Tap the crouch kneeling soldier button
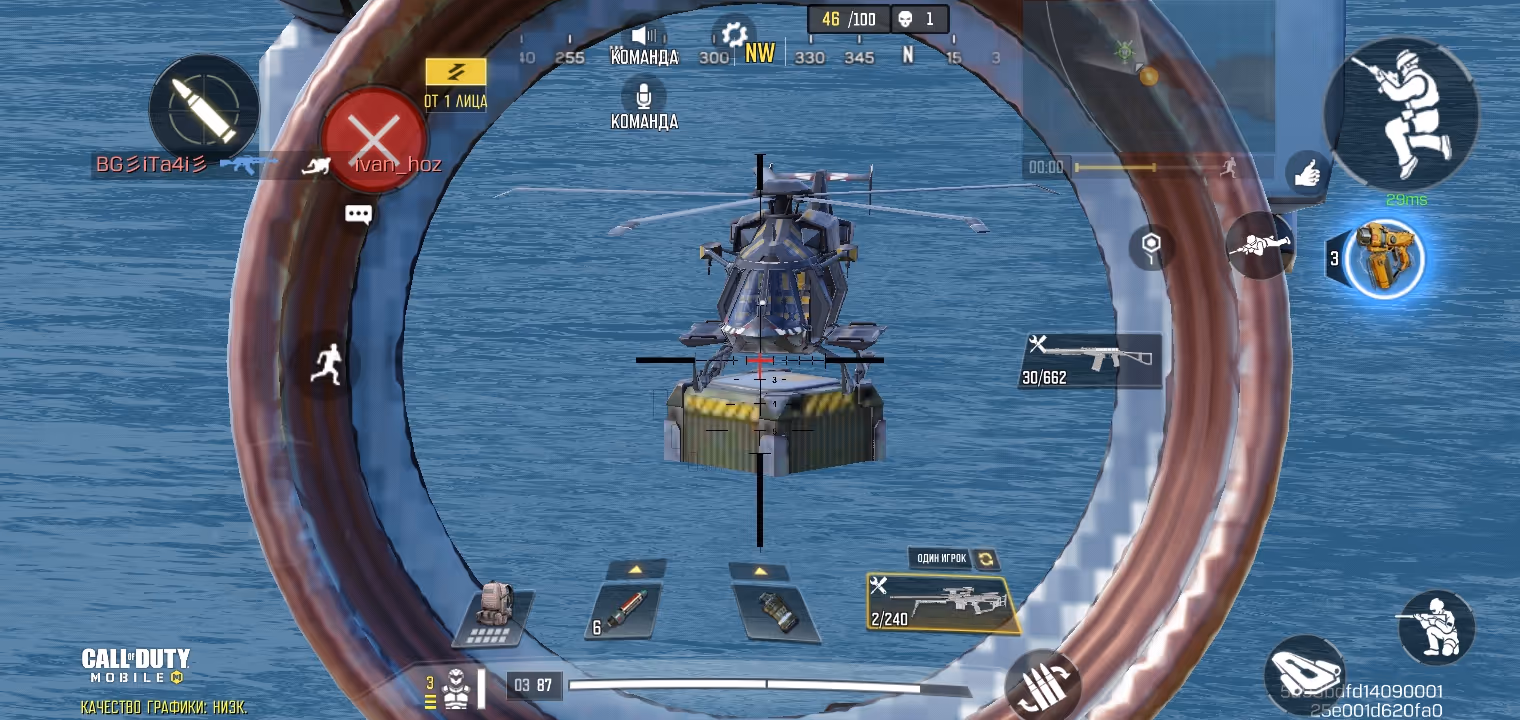 pos(1435,626)
